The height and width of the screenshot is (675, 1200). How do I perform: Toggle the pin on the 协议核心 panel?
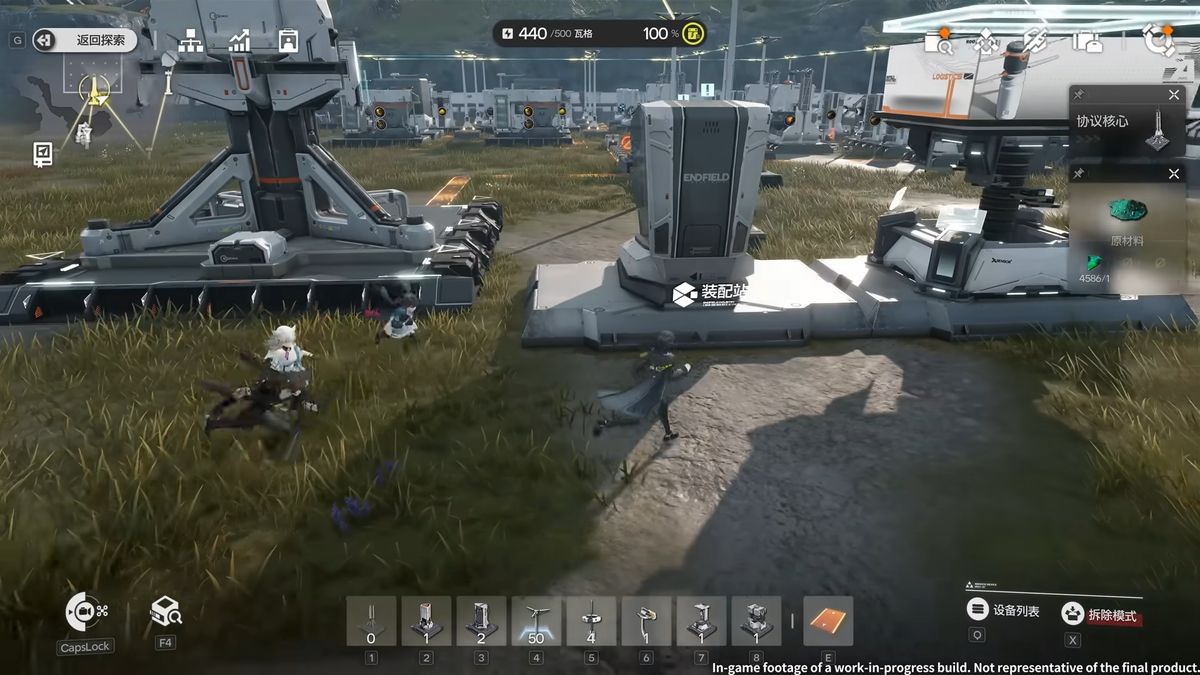1080,95
